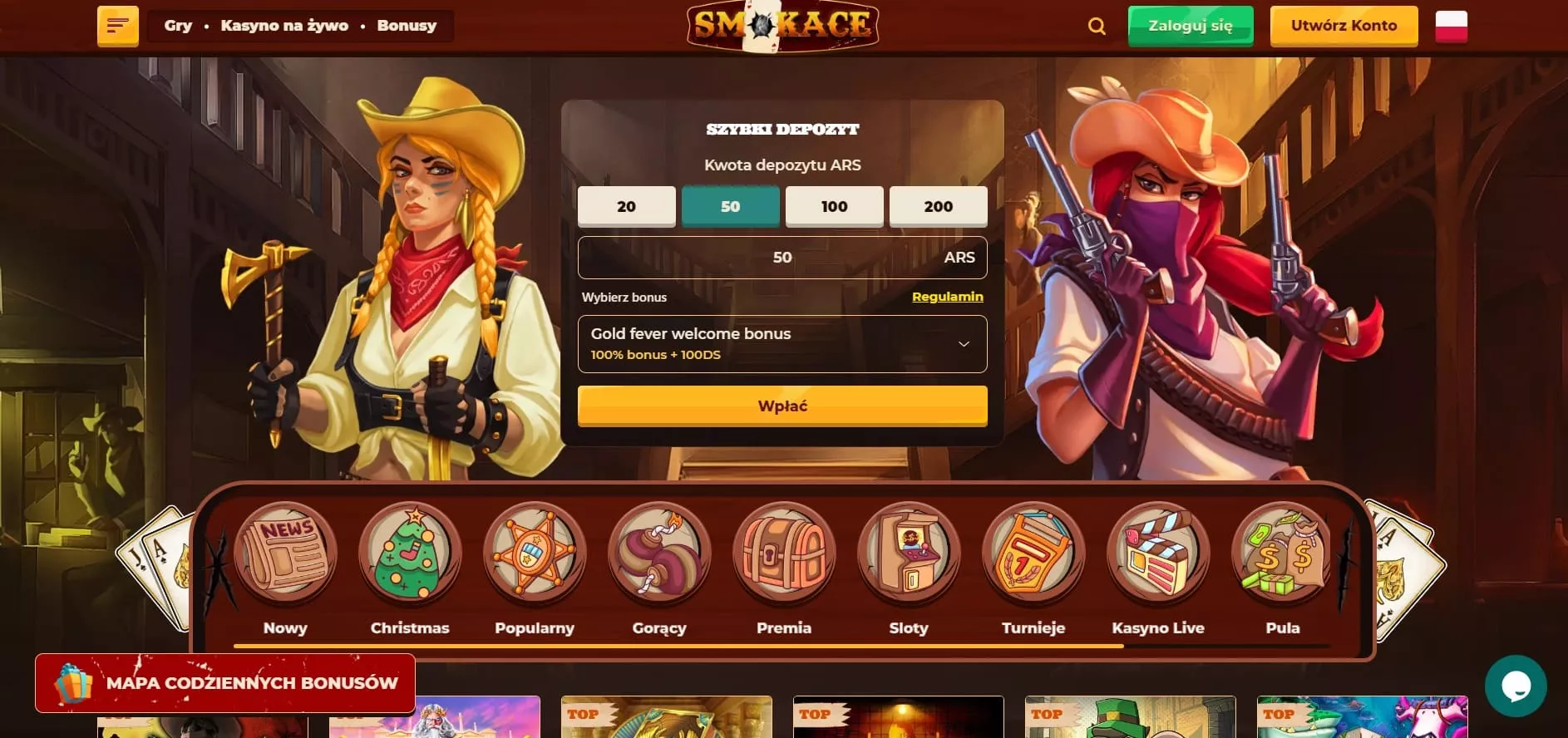
Task: Open the hamburger menu button
Action: tap(117, 26)
